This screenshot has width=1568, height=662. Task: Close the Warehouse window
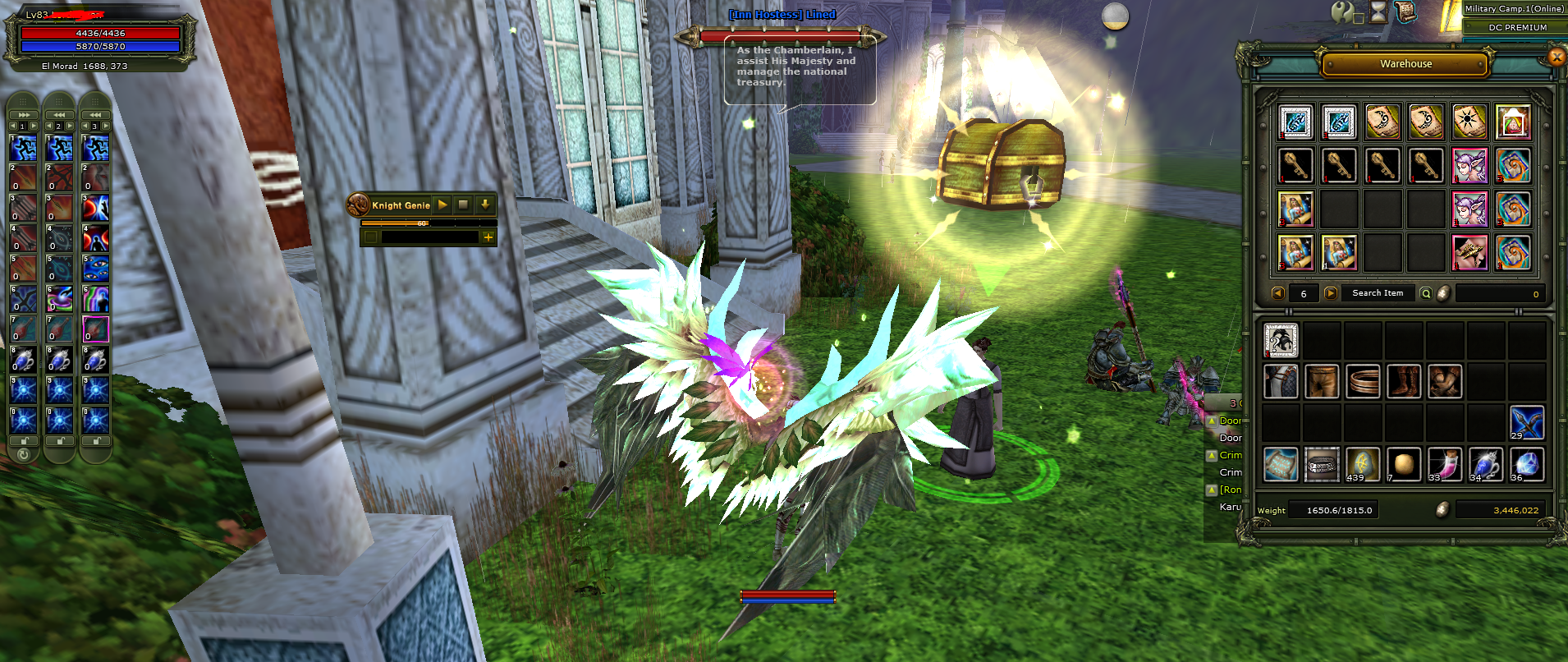coord(1556,57)
